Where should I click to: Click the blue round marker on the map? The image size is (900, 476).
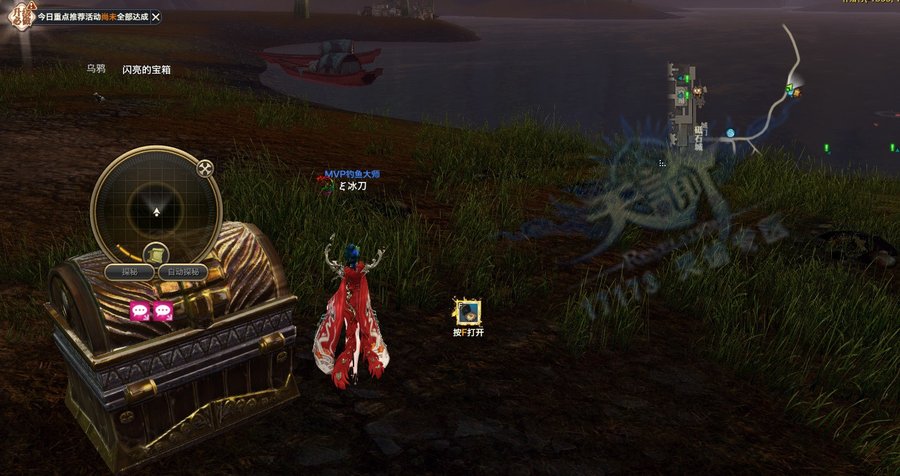pos(731,133)
